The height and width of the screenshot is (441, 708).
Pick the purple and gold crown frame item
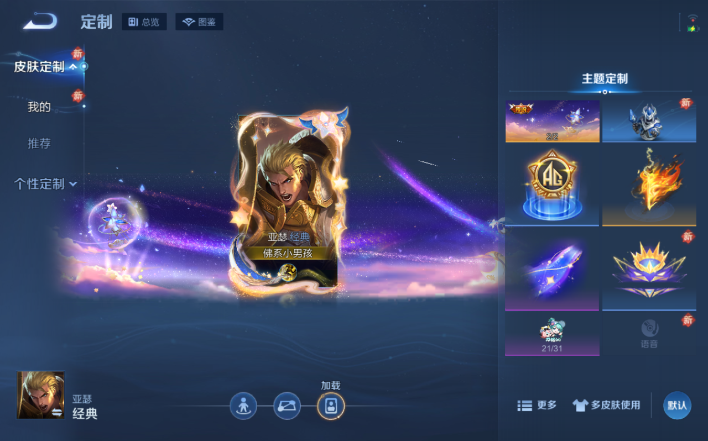click(649, 269)
